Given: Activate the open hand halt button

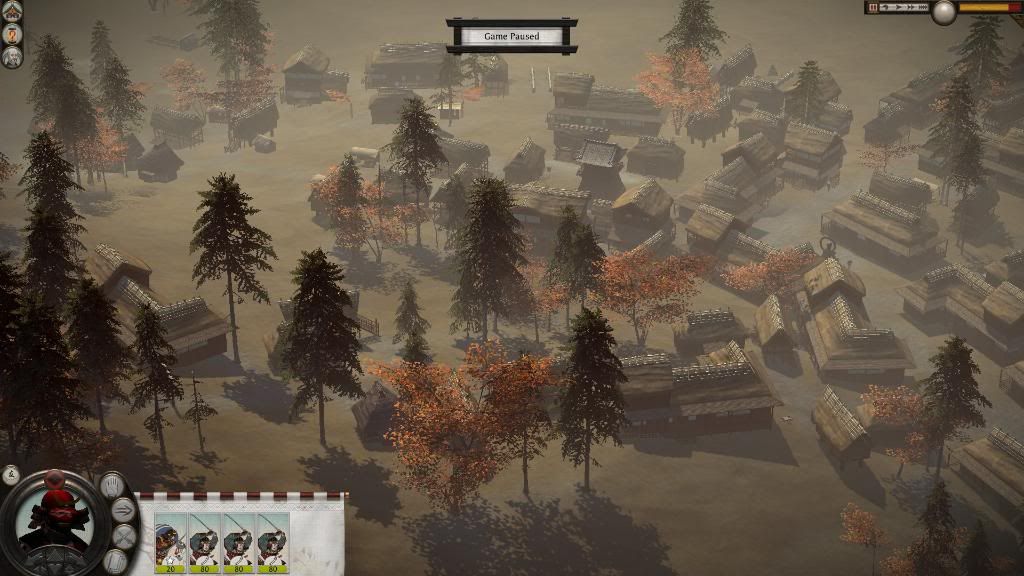Looking at the screenshot, I should pyautogui.click(x=113, y=486).
